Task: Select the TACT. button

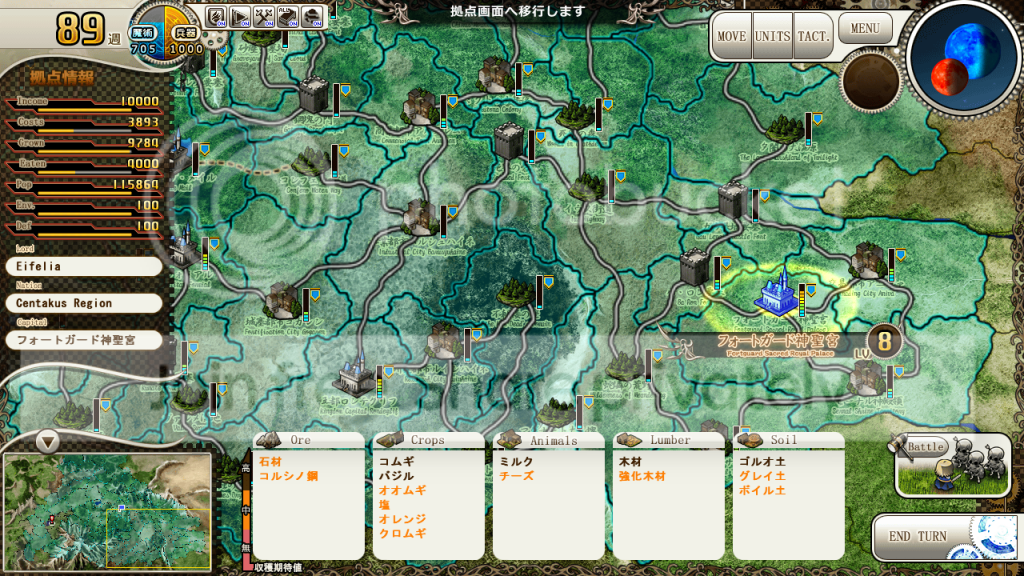Action: point(813,37)
